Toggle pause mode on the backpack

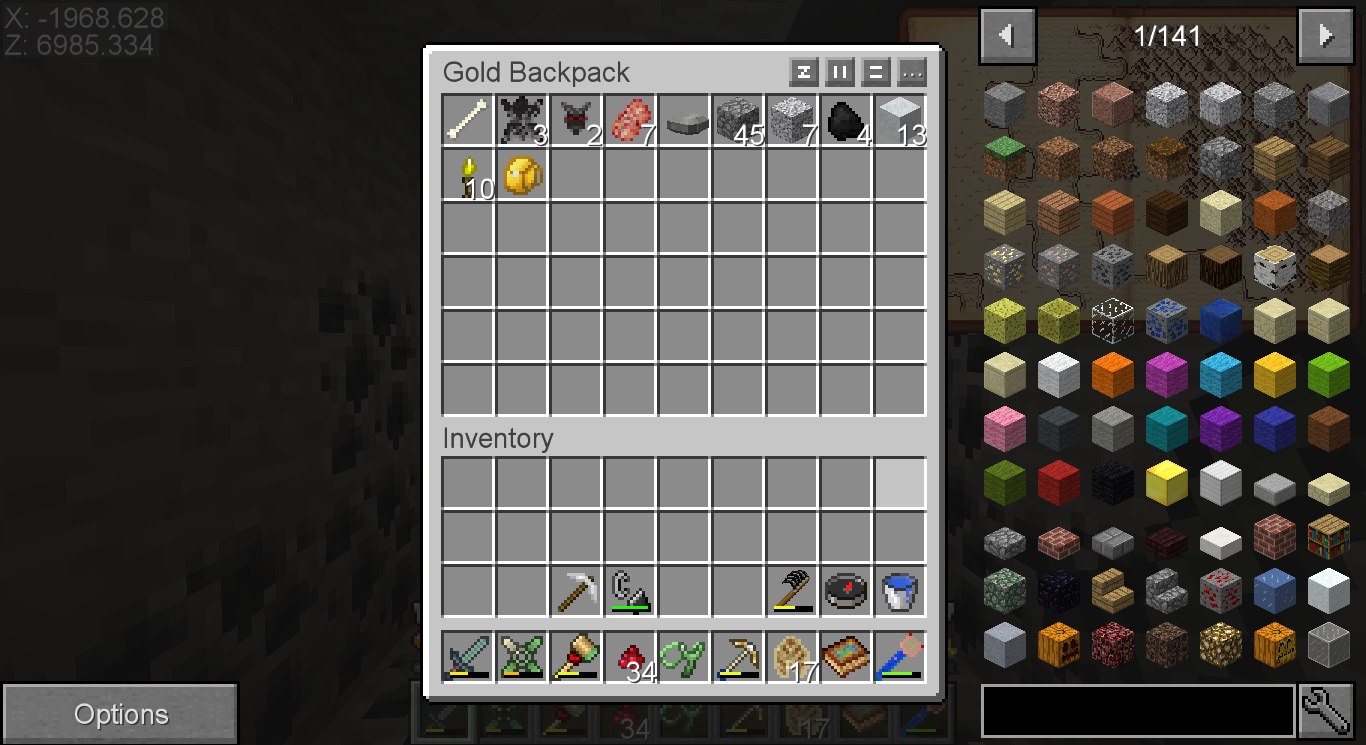tap(841, 71)
